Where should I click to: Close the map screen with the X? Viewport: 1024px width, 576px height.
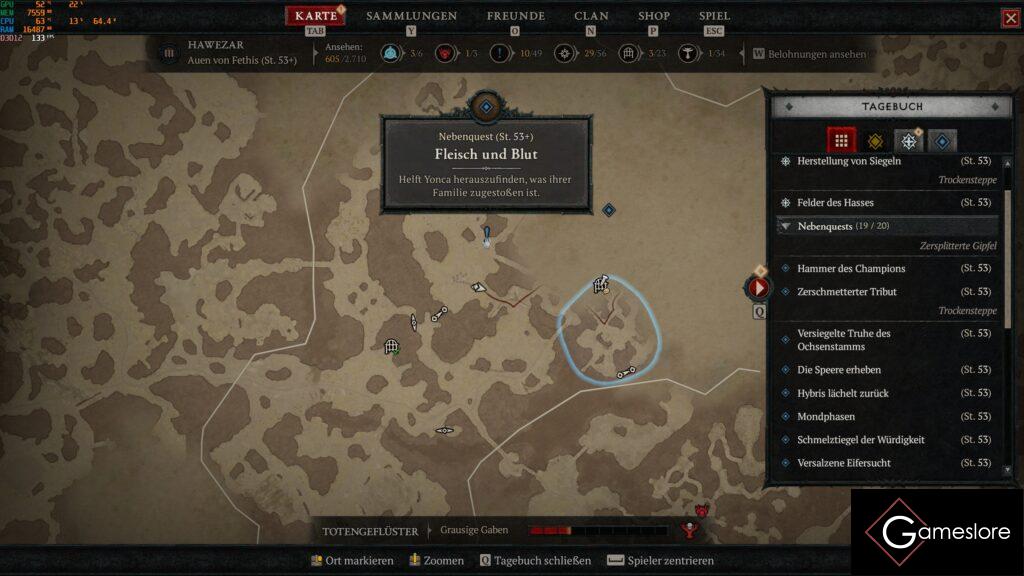click(x=1010, y=18)
